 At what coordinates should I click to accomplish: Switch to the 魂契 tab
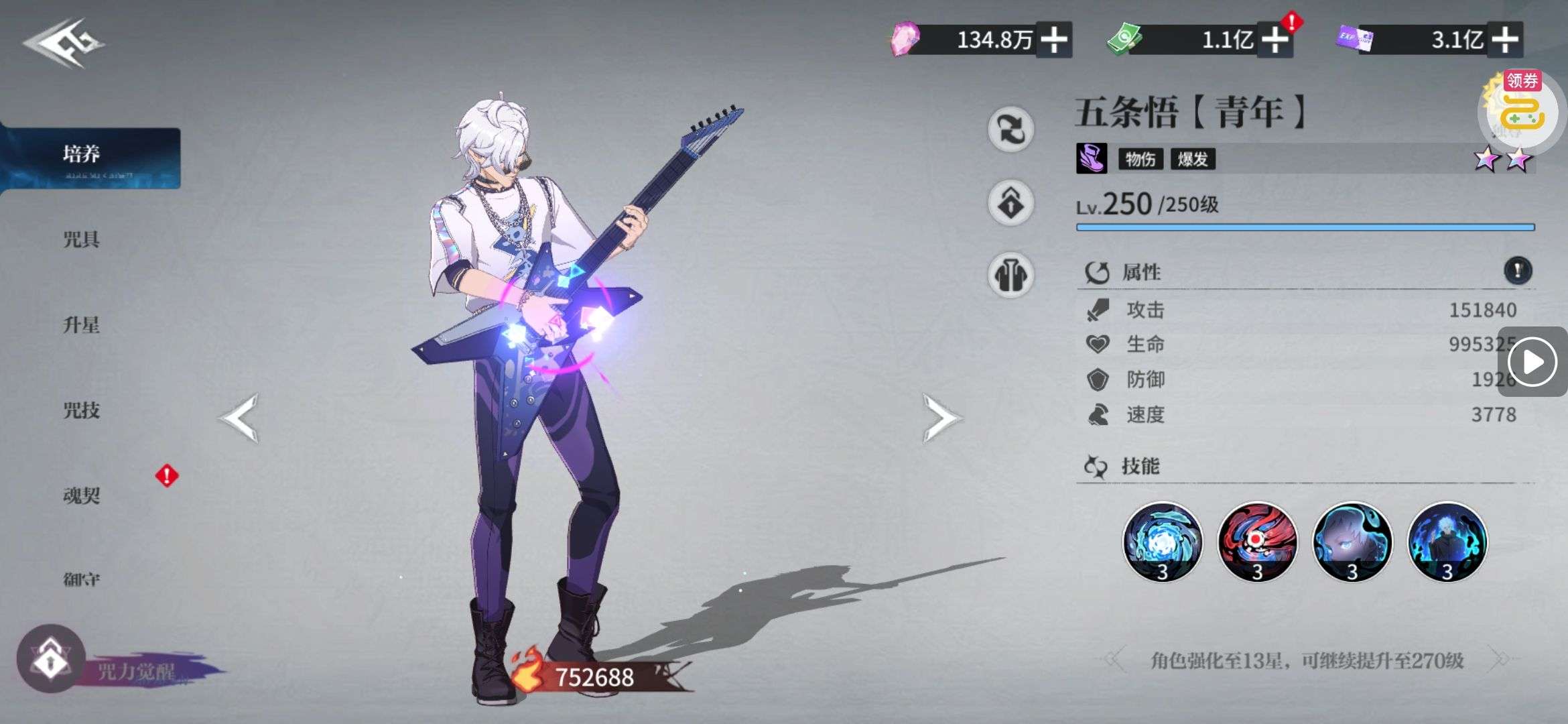[82, 495]
